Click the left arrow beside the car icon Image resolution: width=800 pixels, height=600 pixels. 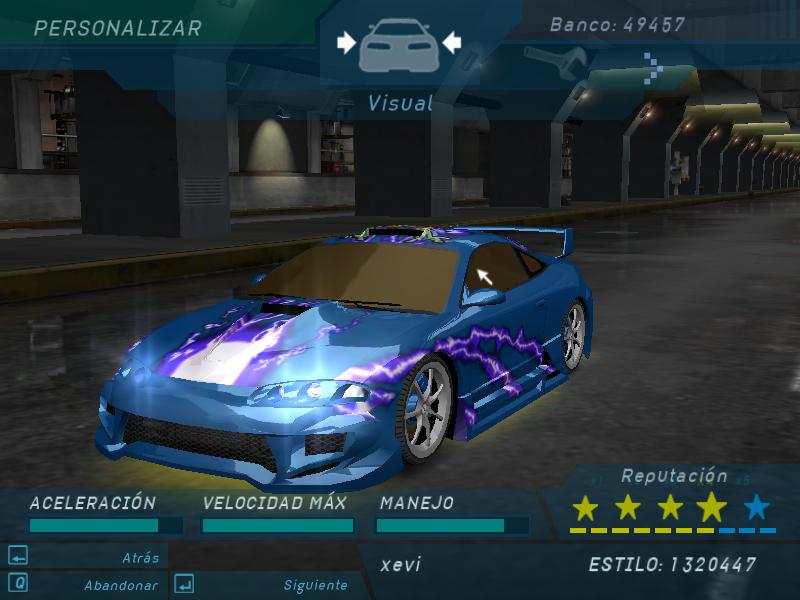tap(346, 42)
